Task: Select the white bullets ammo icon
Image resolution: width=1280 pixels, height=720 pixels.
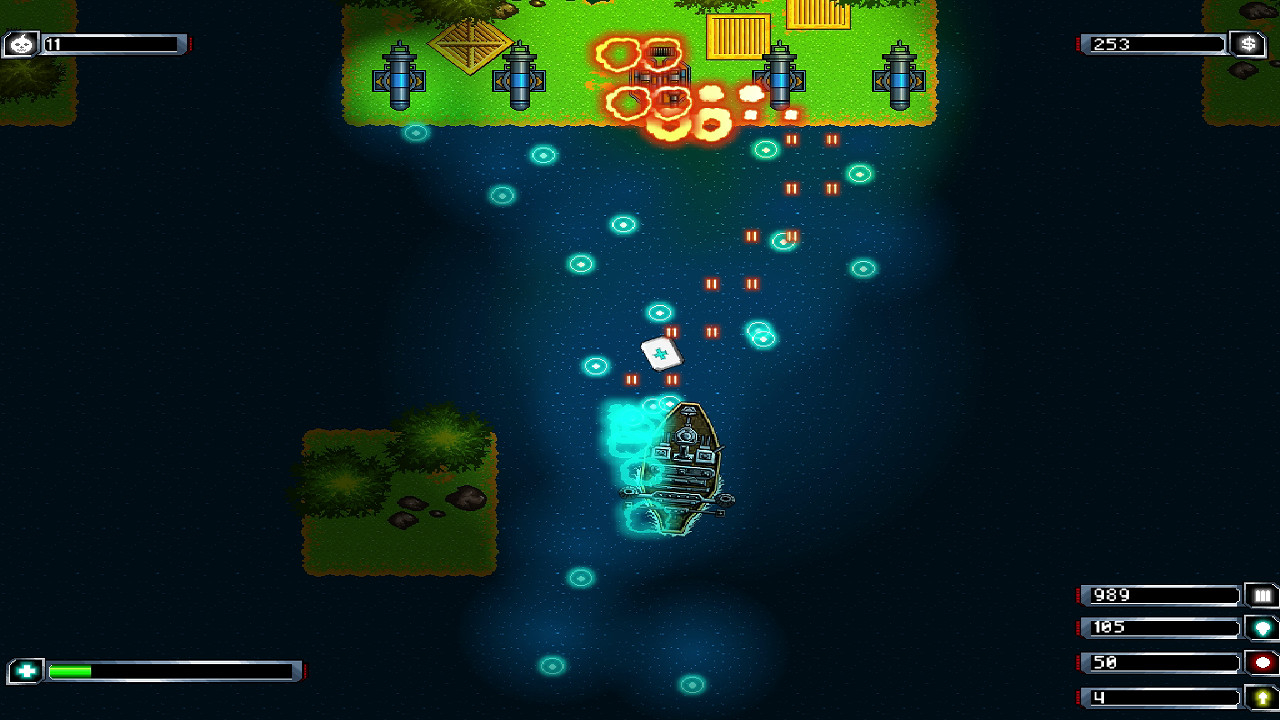Action: click(1262, 596)
